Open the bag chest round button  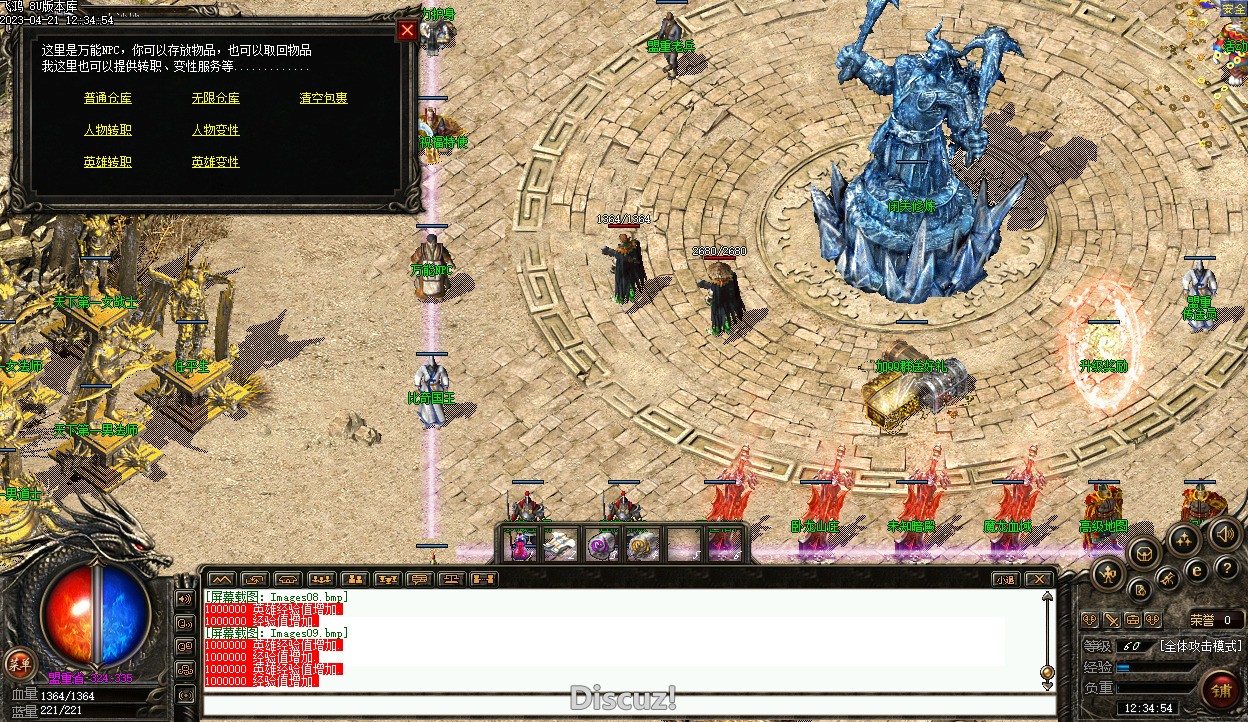click(x=1144, y=553)
